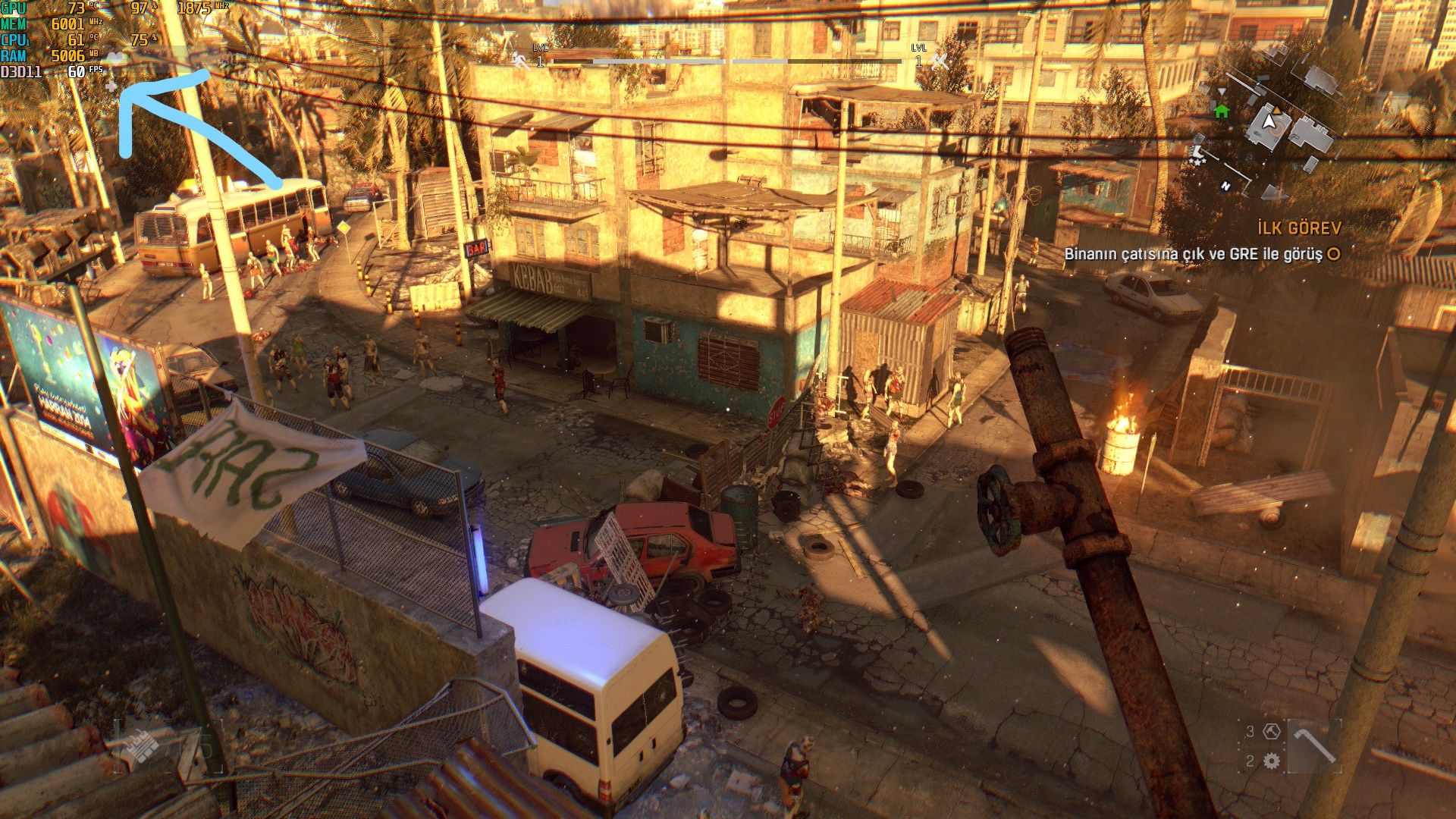1456x819 pixels.
Task: Select the green safe house marker on minimap
Action: coord(1221,111)
